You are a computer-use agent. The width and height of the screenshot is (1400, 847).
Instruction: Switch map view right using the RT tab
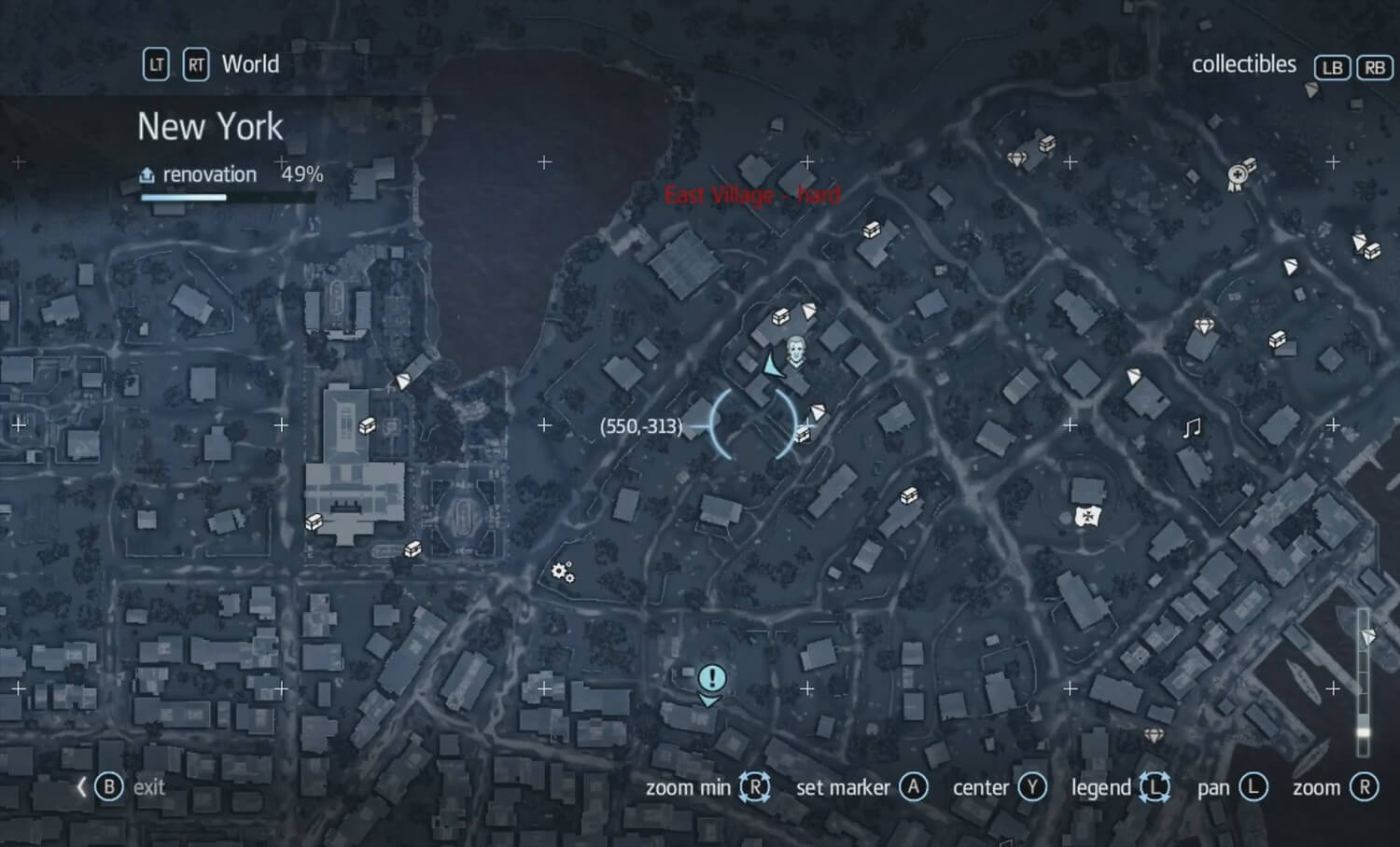pos(196,64)
